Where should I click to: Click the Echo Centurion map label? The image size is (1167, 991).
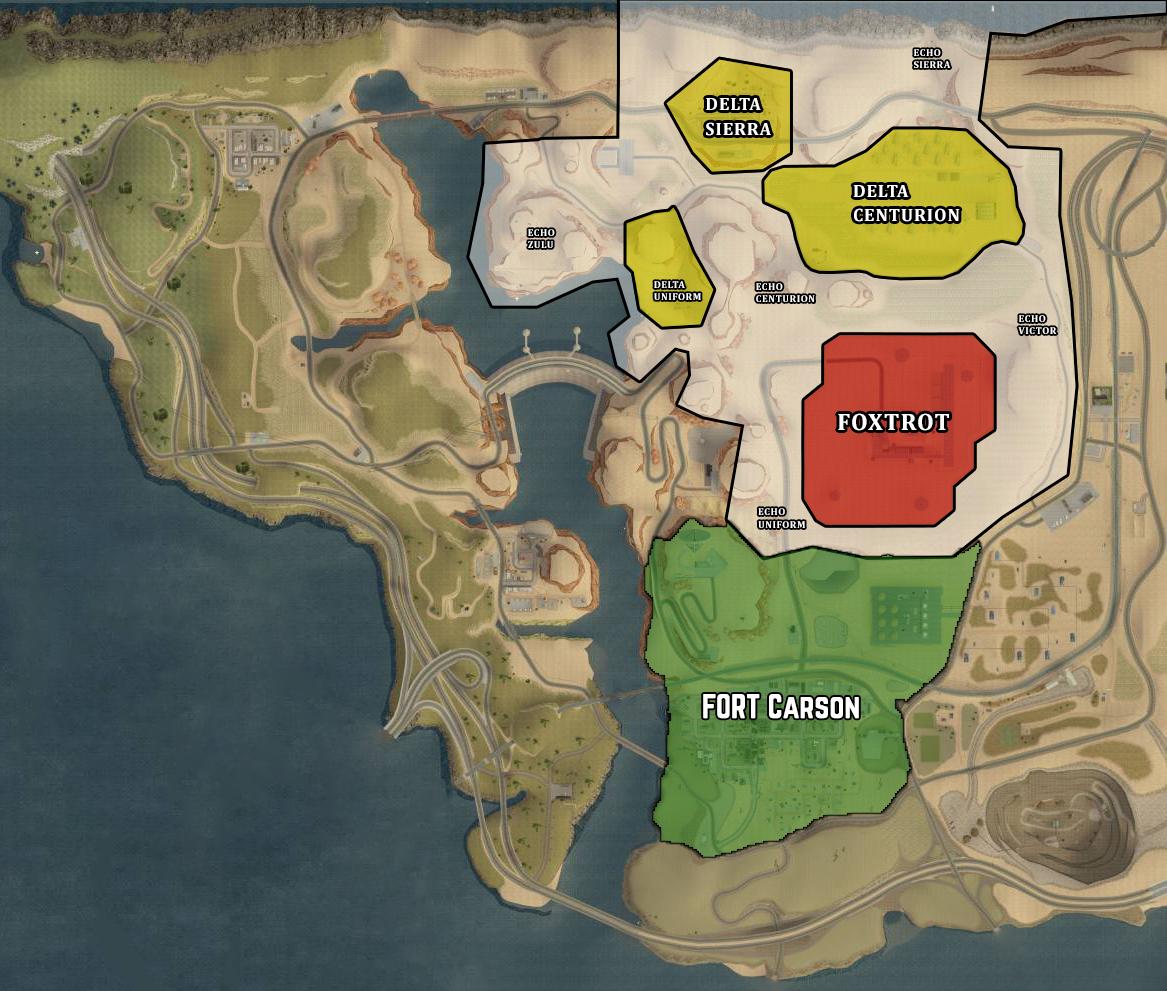785,292
